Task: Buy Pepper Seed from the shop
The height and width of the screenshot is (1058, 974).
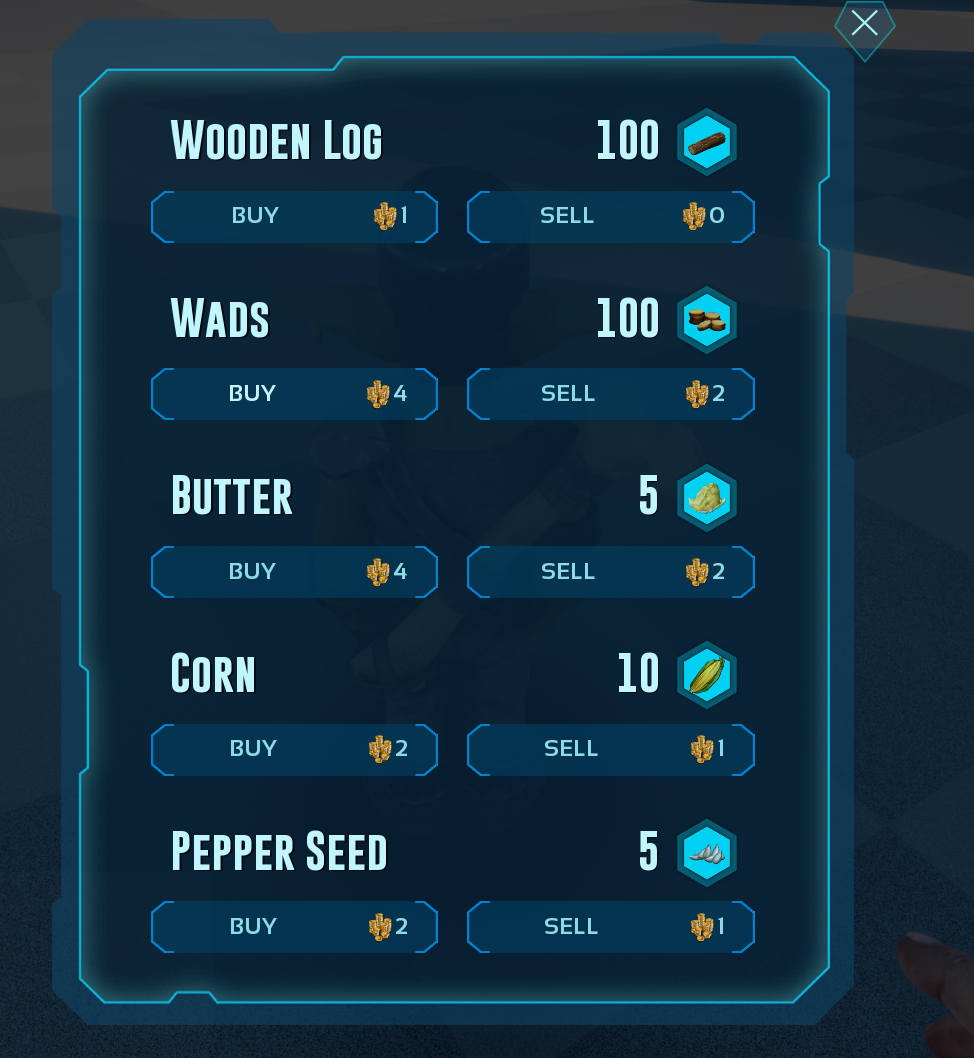Action: point(294,927)
